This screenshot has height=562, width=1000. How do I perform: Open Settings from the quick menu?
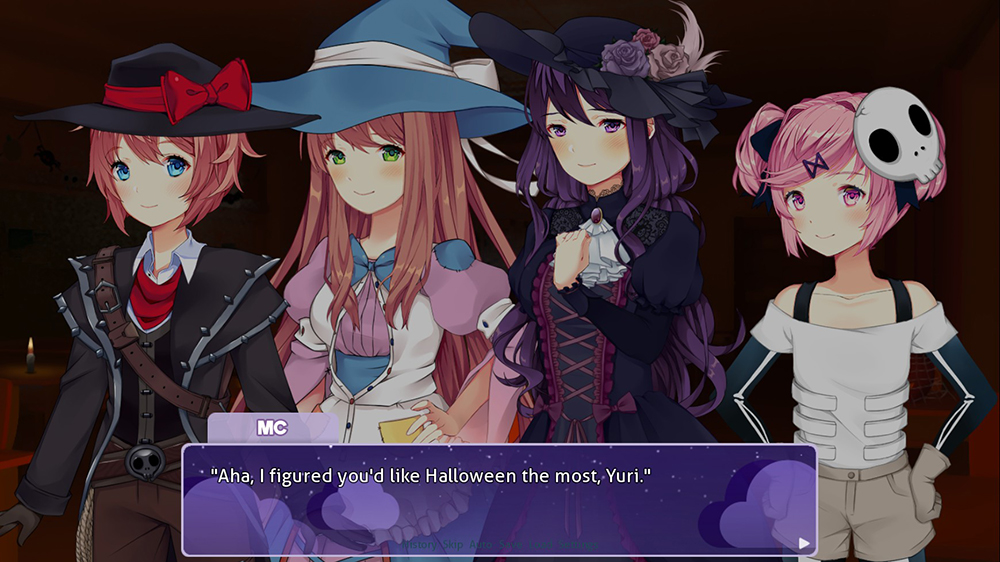click(x=578, y=545)
